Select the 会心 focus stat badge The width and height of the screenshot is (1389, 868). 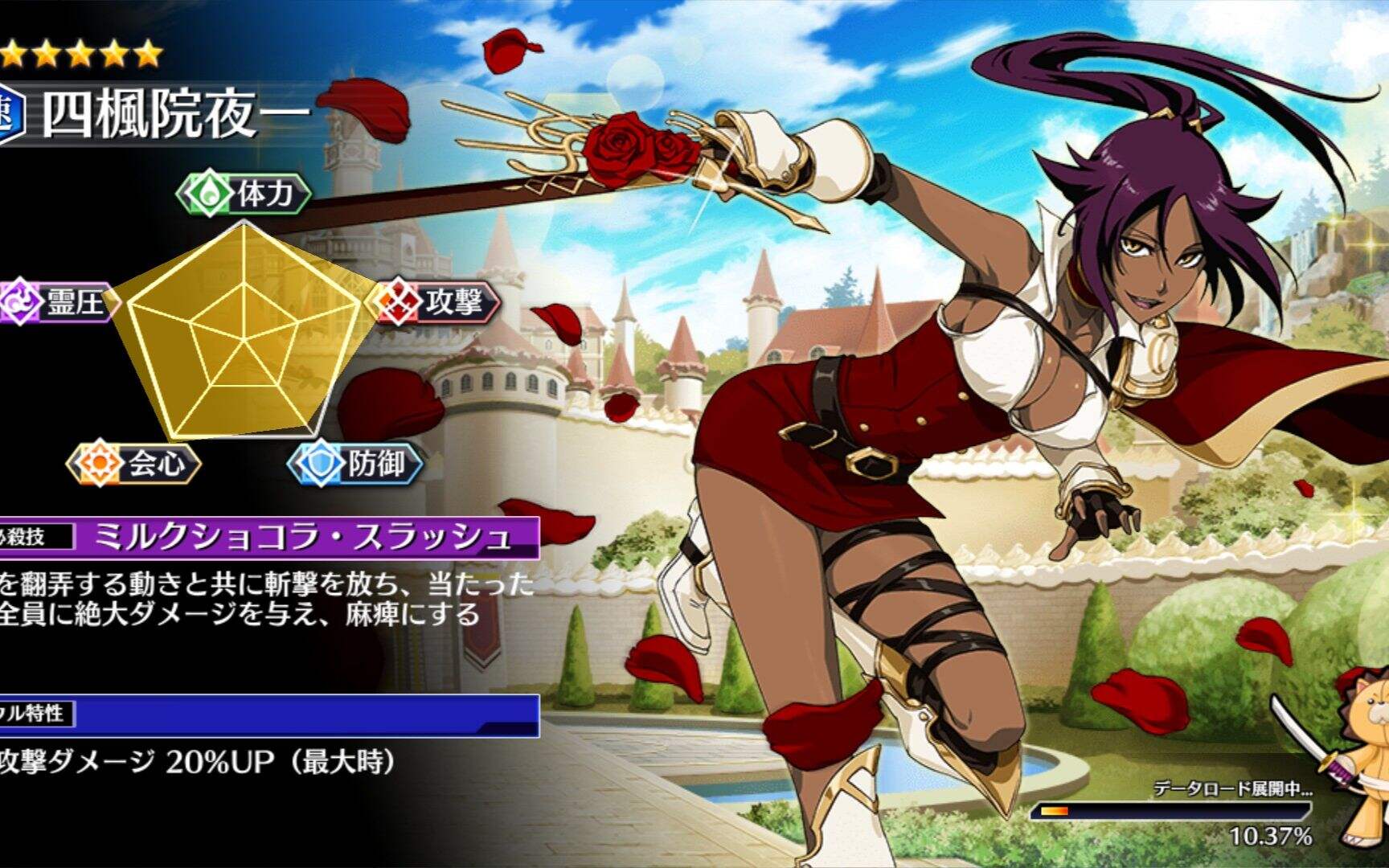point(134,464)
